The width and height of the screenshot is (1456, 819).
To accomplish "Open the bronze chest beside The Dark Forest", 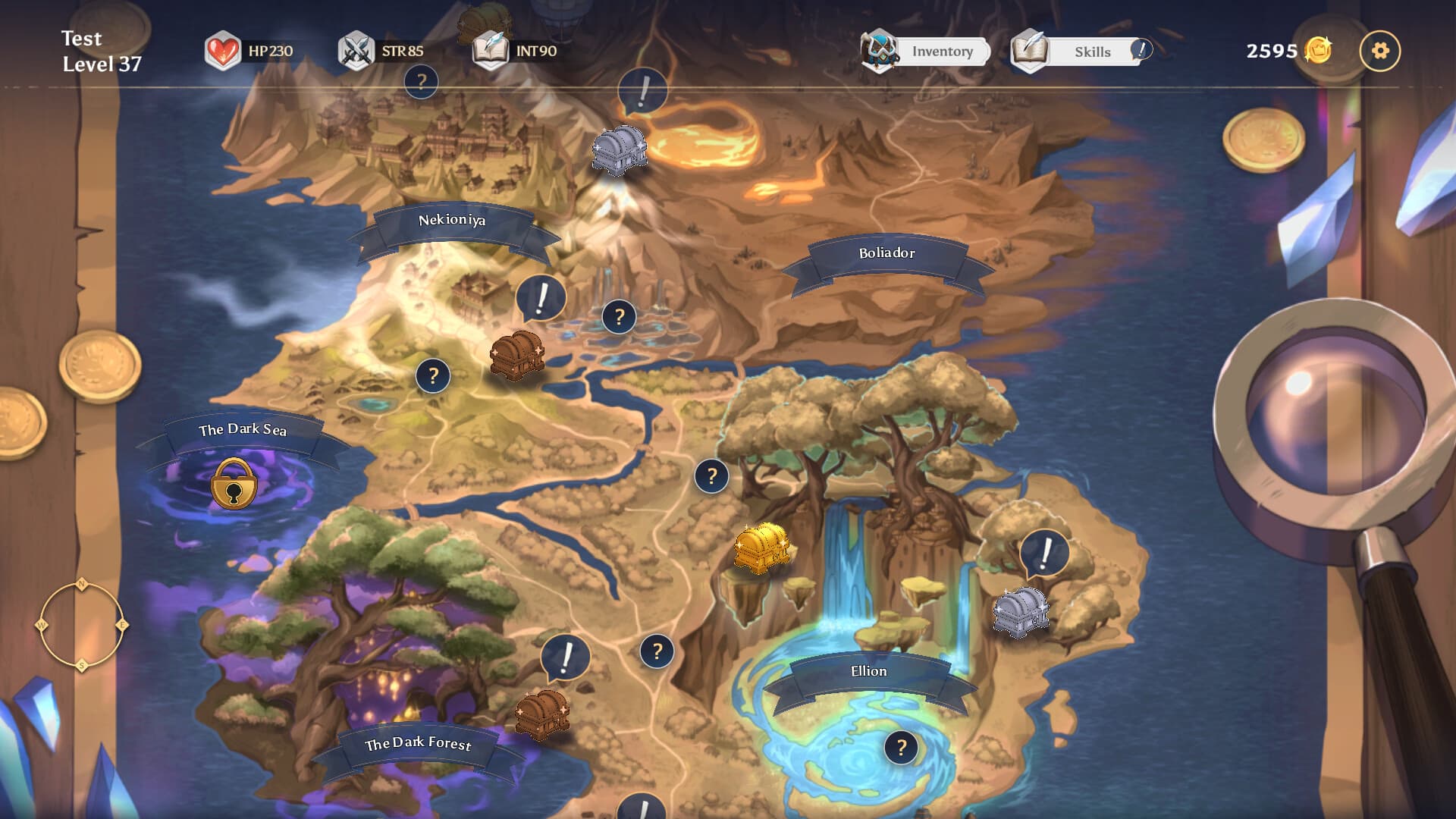I will [x=541, y=714].
